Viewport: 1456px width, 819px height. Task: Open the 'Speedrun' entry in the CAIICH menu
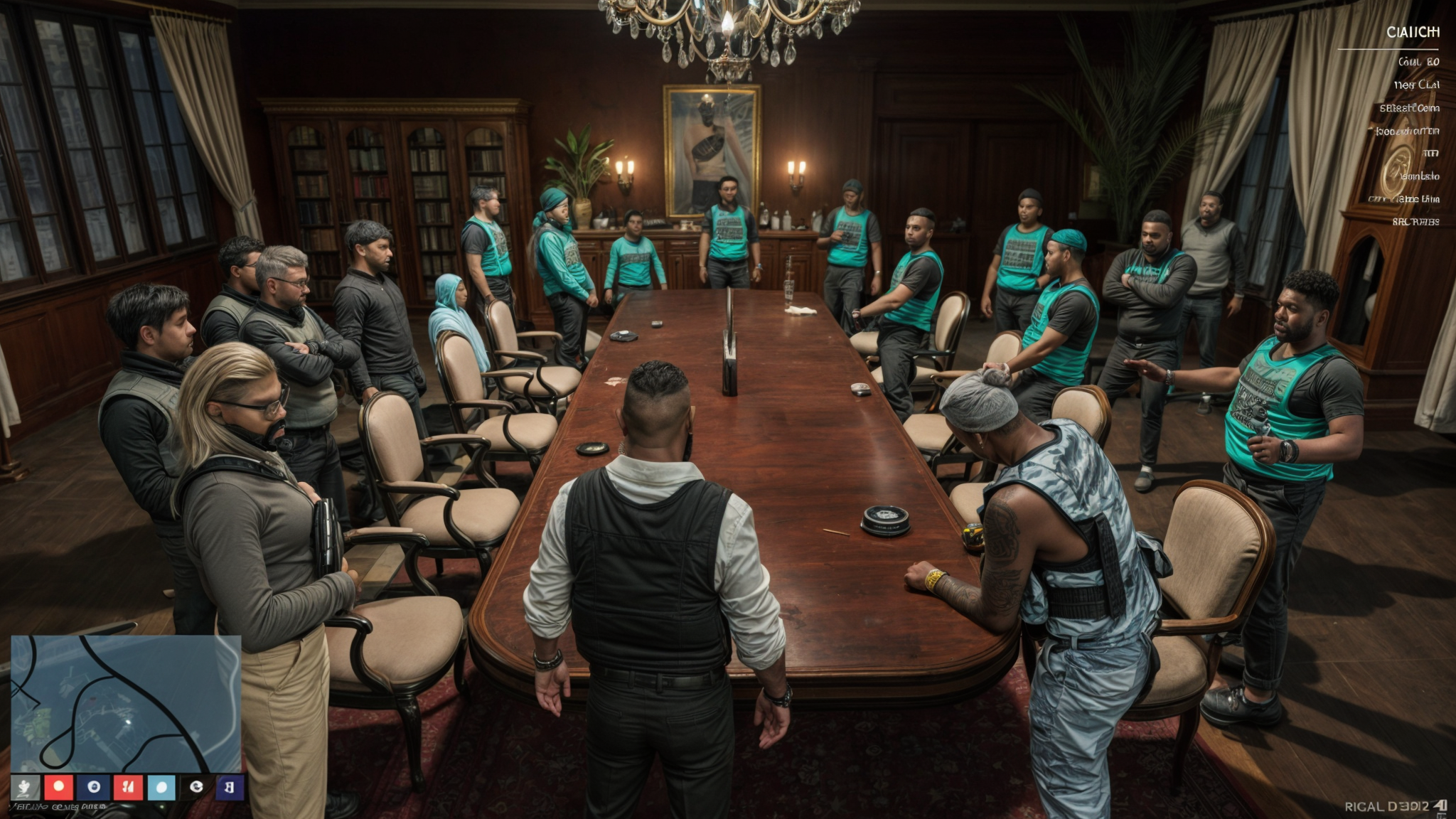pos(1409,133)
